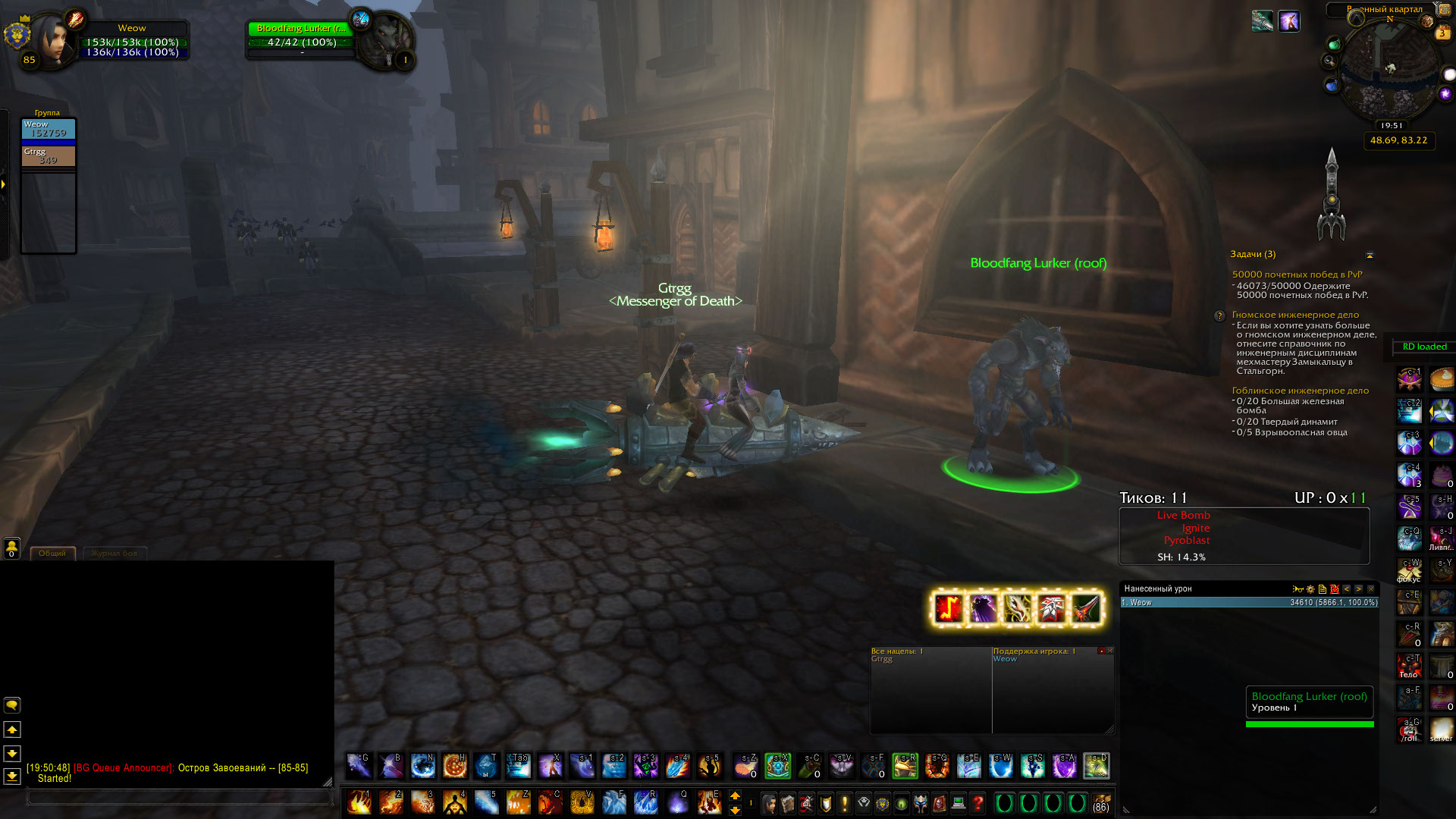Click the minimap tracking magnifier icon
The width and height of the screenshot is (1456, 819).
coord(1329,61)
